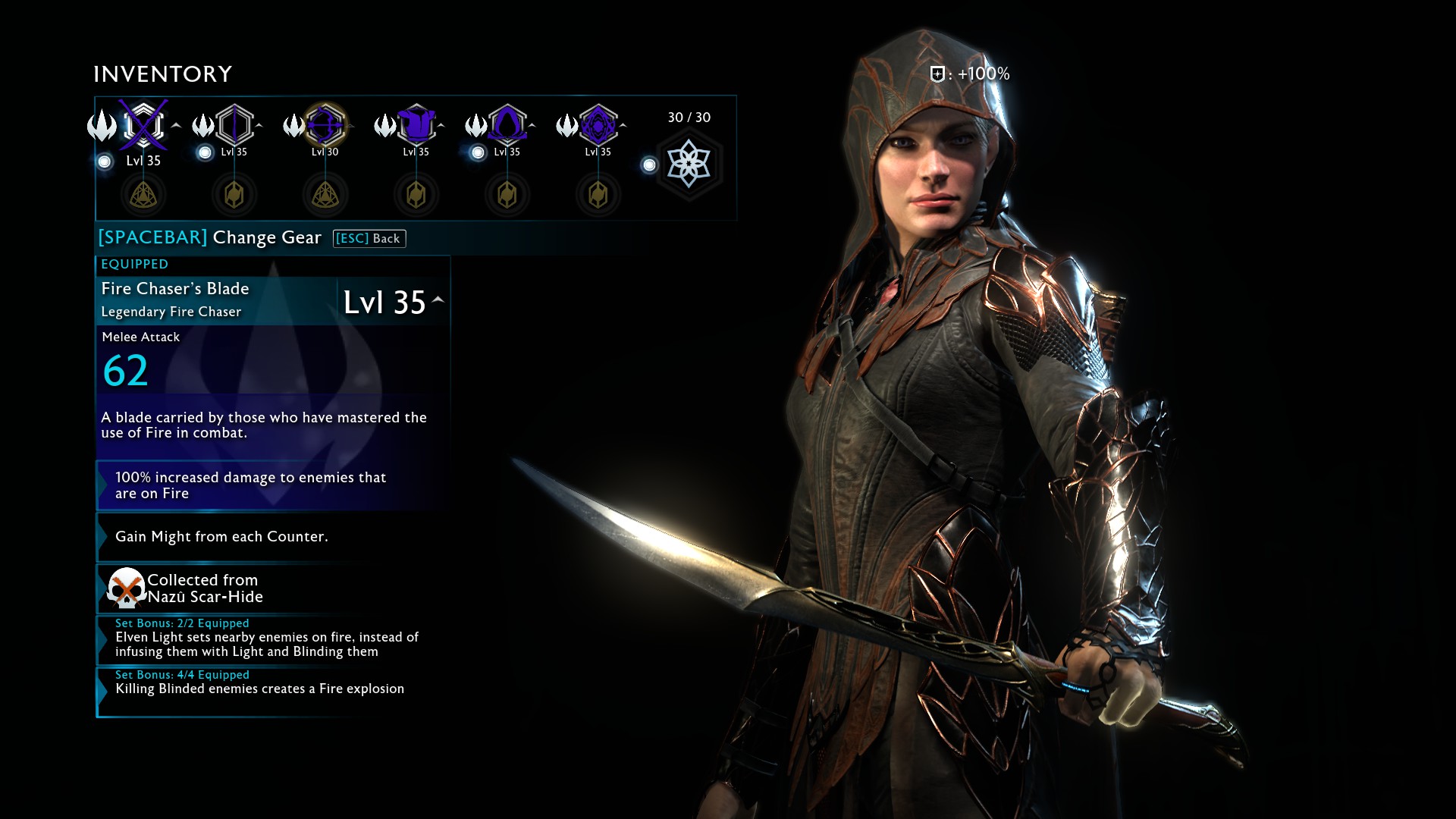Open the 30 / 30 gem stash icon
The width and height of the screenshot is (1456, 819).
[x=689, y=164]
